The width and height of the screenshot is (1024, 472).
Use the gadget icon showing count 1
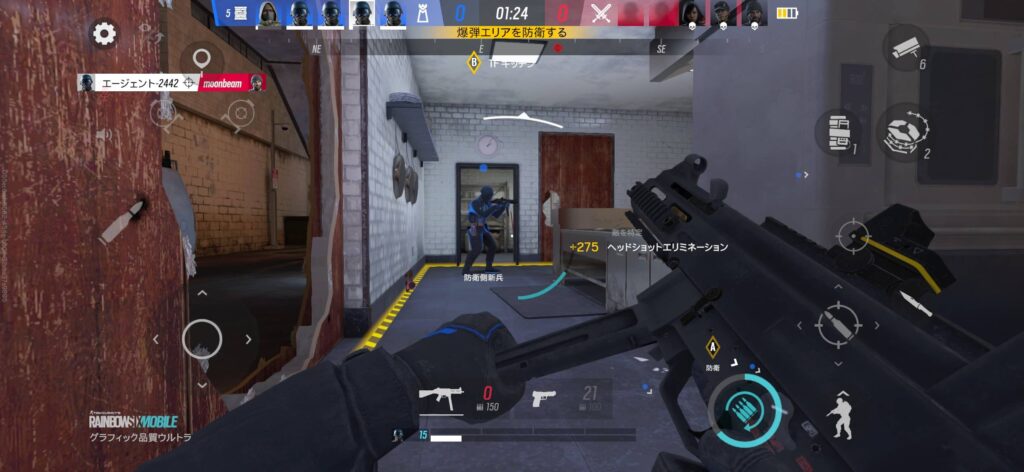click(836, 133)
